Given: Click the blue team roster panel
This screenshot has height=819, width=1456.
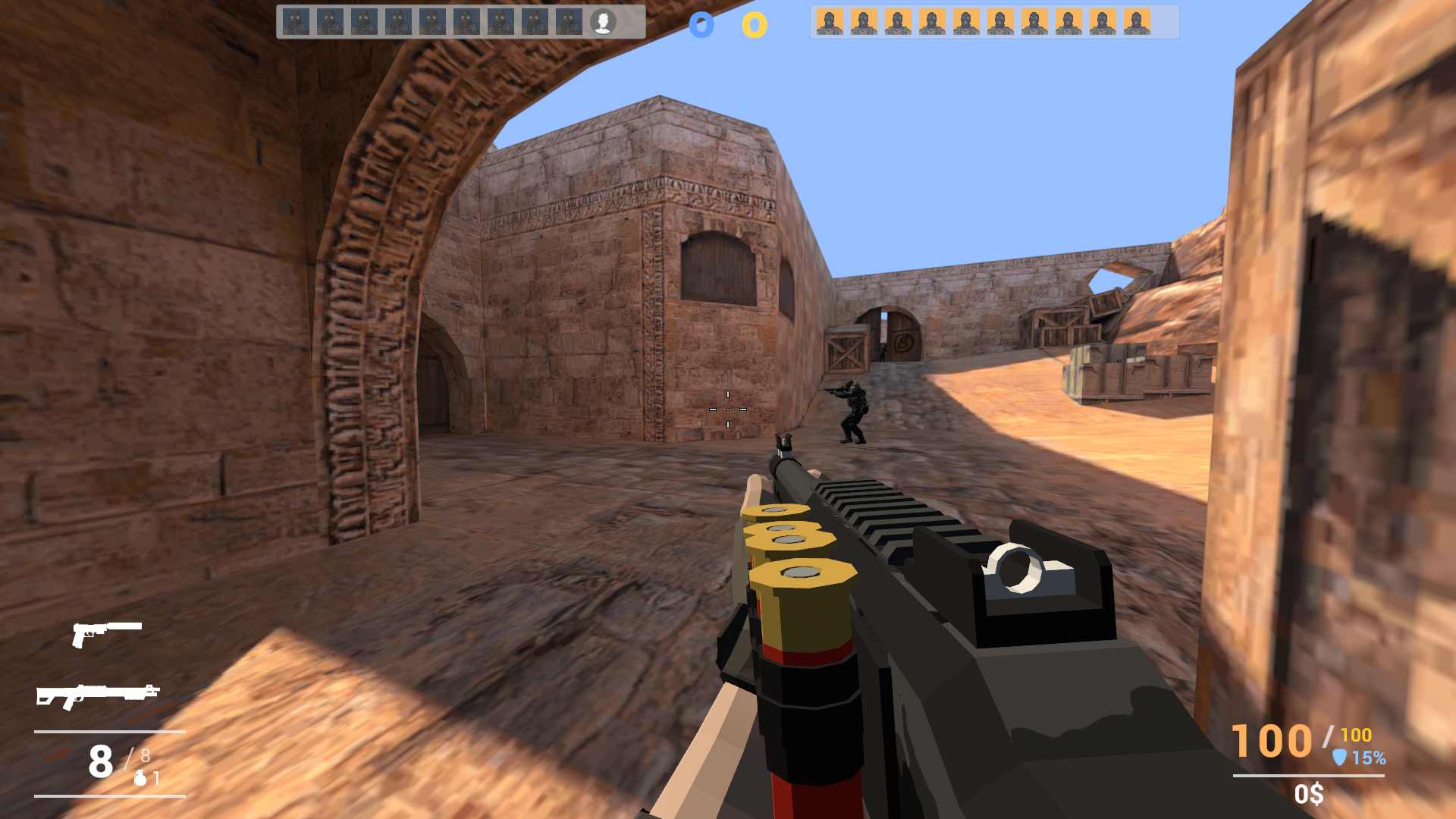Looking at the screenshot, I should tap(455, 21).
